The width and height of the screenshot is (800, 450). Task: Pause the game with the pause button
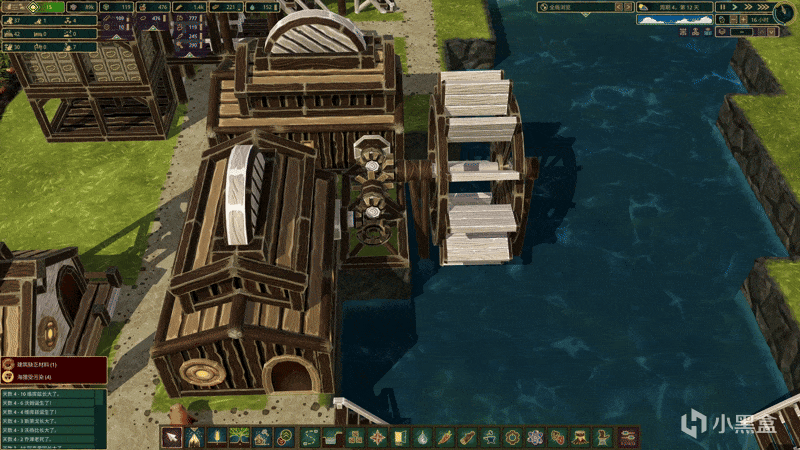point(722,8)
